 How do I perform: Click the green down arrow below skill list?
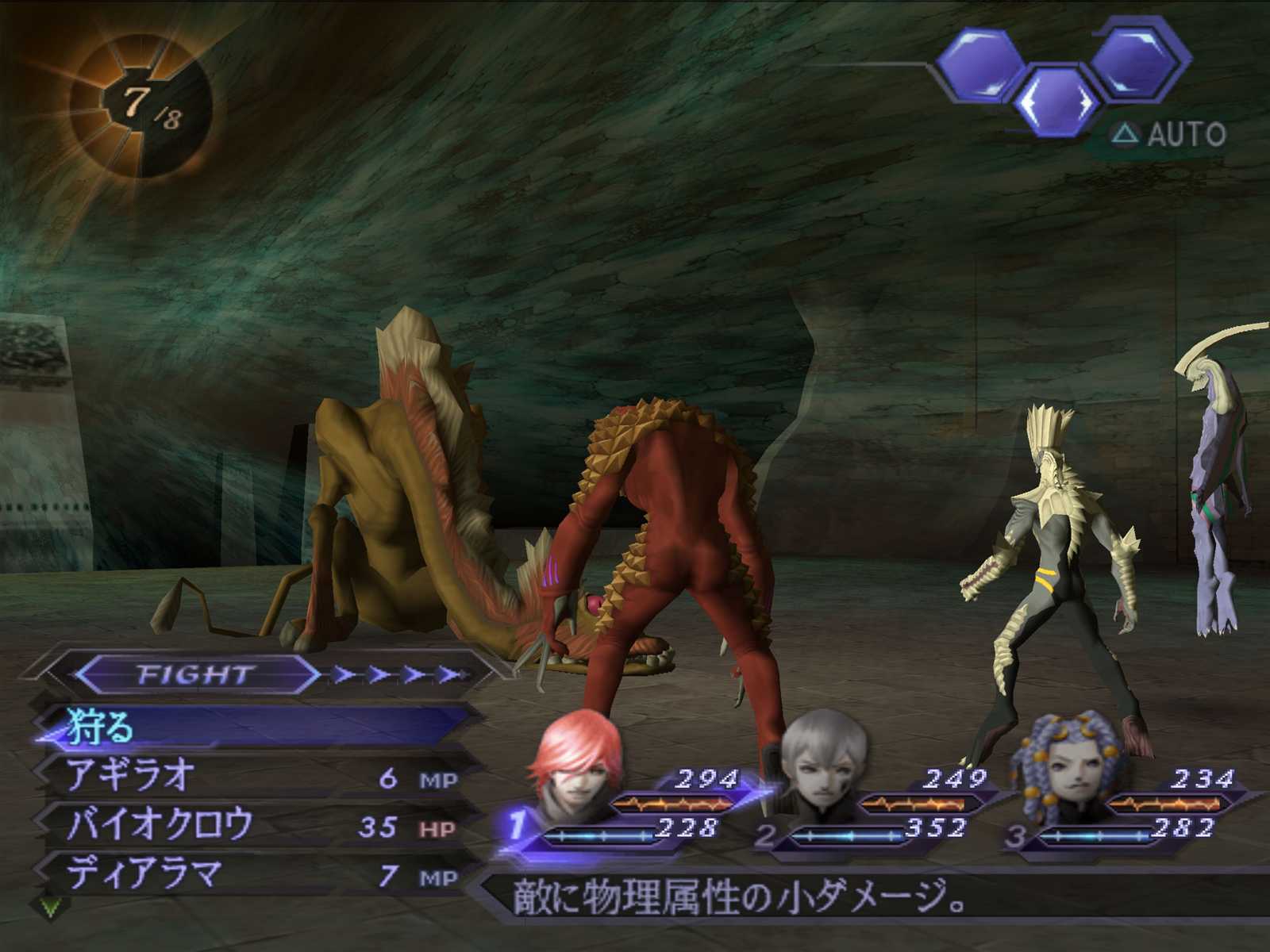50,907
